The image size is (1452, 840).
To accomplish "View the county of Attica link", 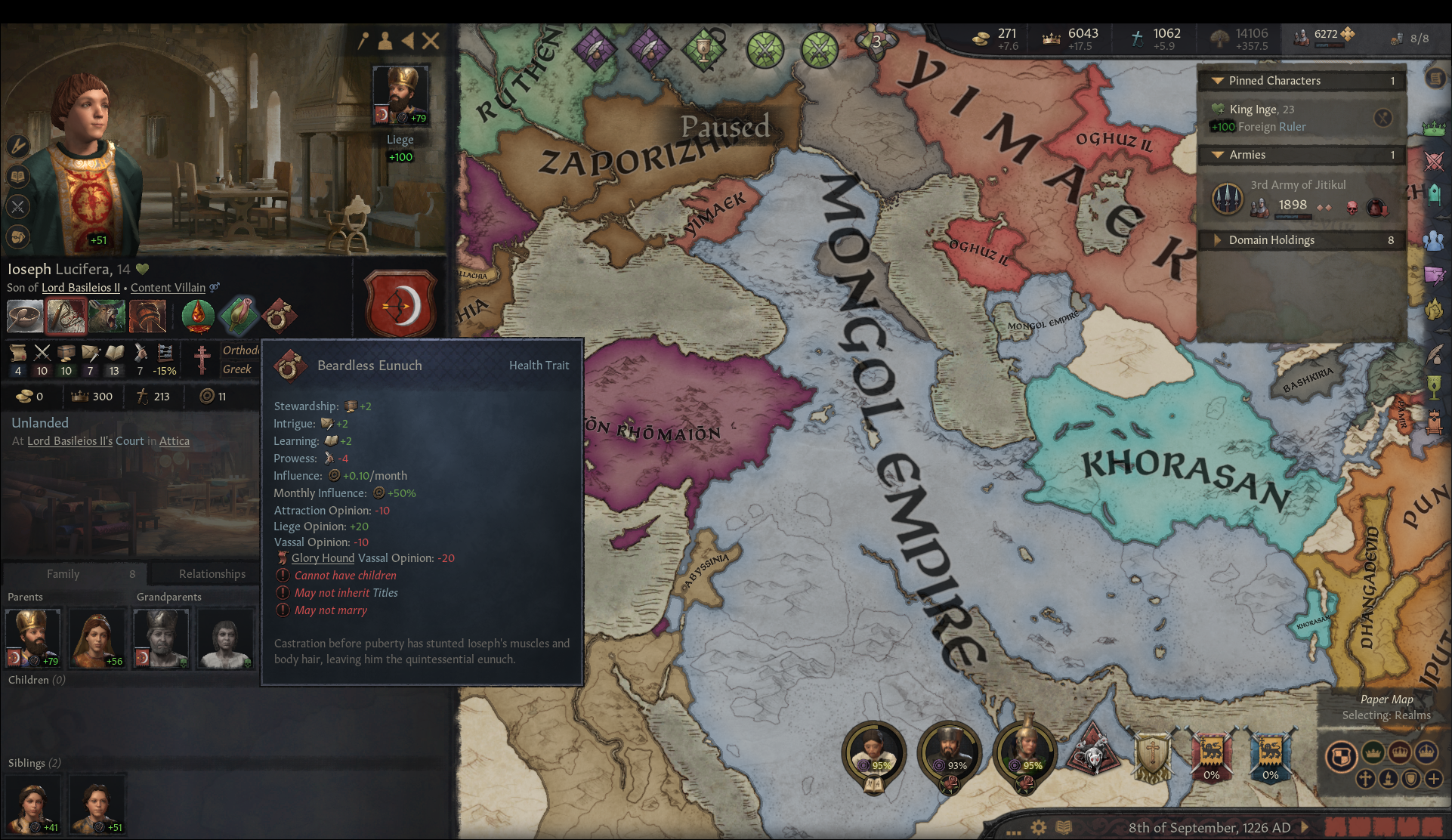I will tap(174, 440).
